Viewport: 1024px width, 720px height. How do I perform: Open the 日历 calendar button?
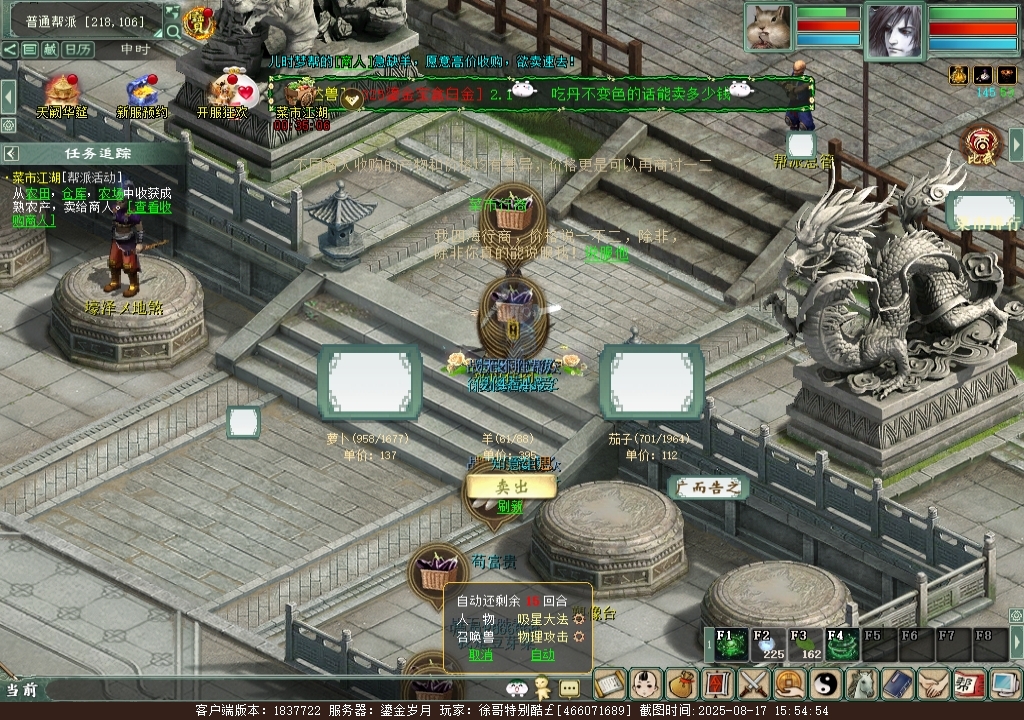(x=78, y=49)
